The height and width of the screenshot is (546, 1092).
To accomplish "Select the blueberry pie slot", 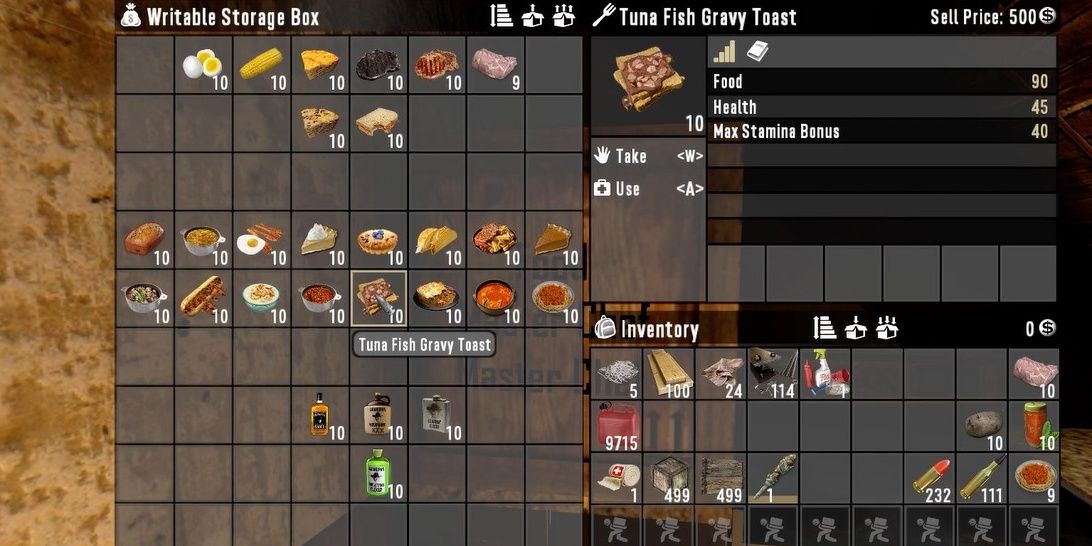I will [378, 241].
